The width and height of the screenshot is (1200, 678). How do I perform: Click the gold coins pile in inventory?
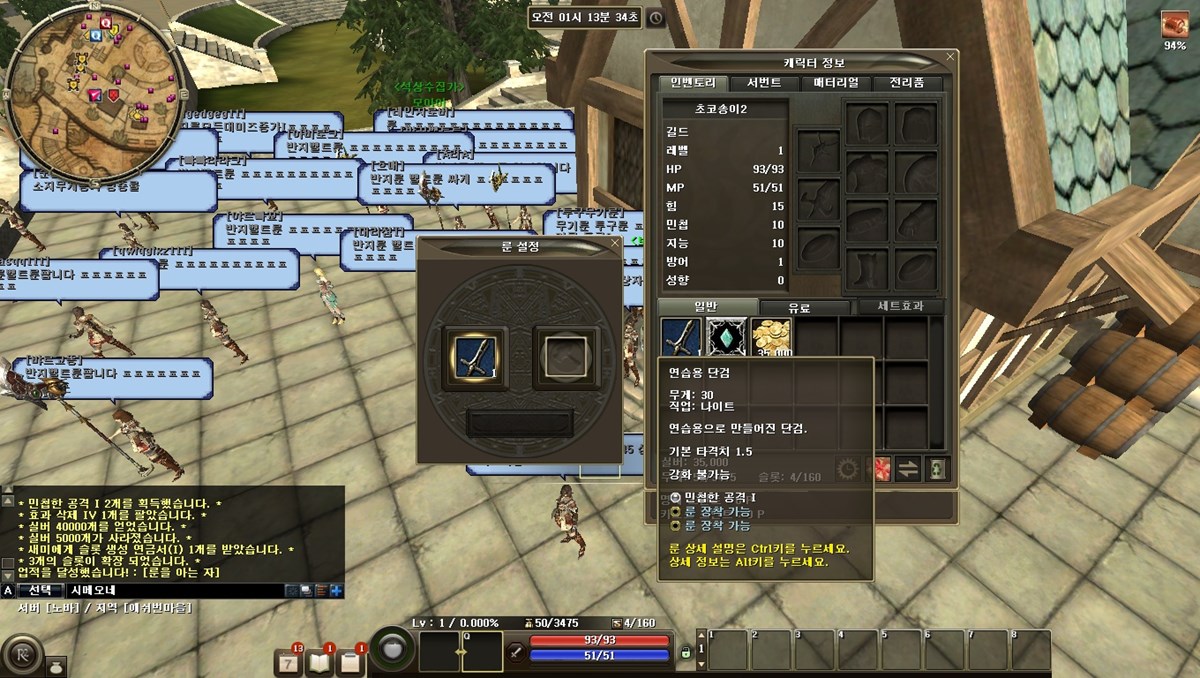(771, 338)
